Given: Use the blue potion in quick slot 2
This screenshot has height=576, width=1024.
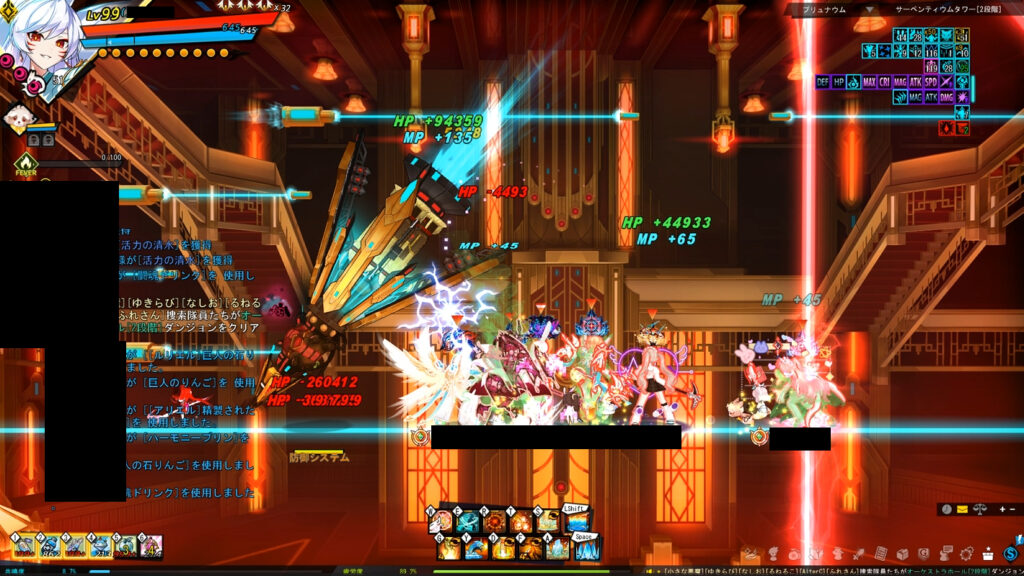Looking at the screenshot, I should pos(50,546).
